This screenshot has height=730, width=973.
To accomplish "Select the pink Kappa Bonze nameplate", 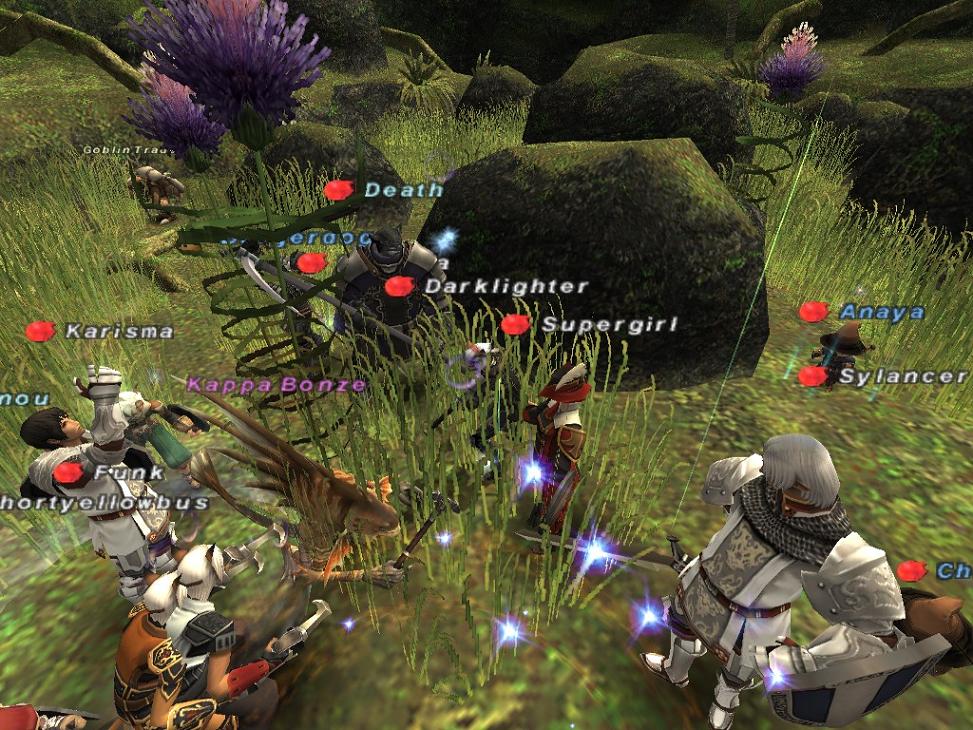I will [276, 384].
